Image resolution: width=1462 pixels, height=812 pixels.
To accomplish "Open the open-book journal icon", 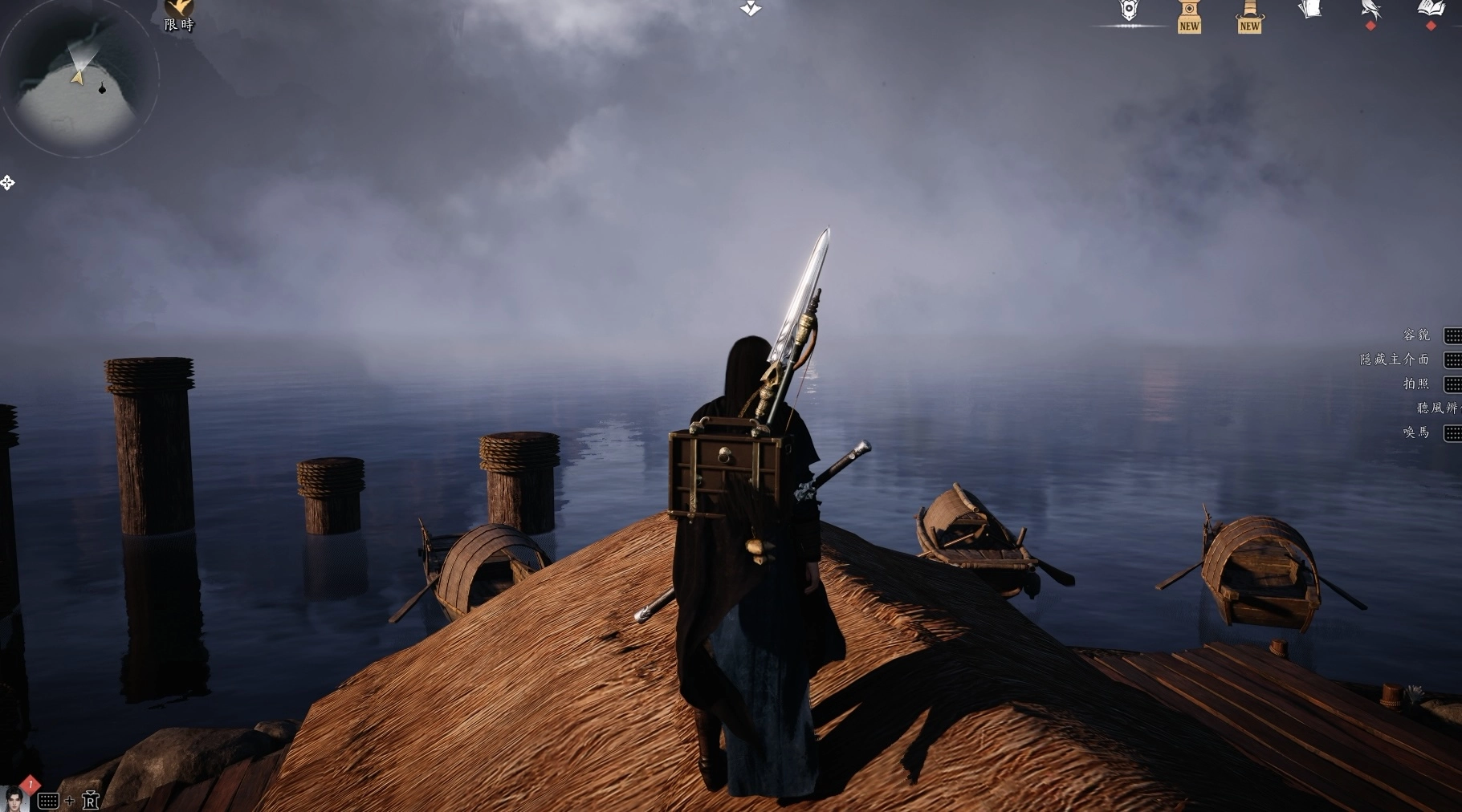I will (1431, 10).
